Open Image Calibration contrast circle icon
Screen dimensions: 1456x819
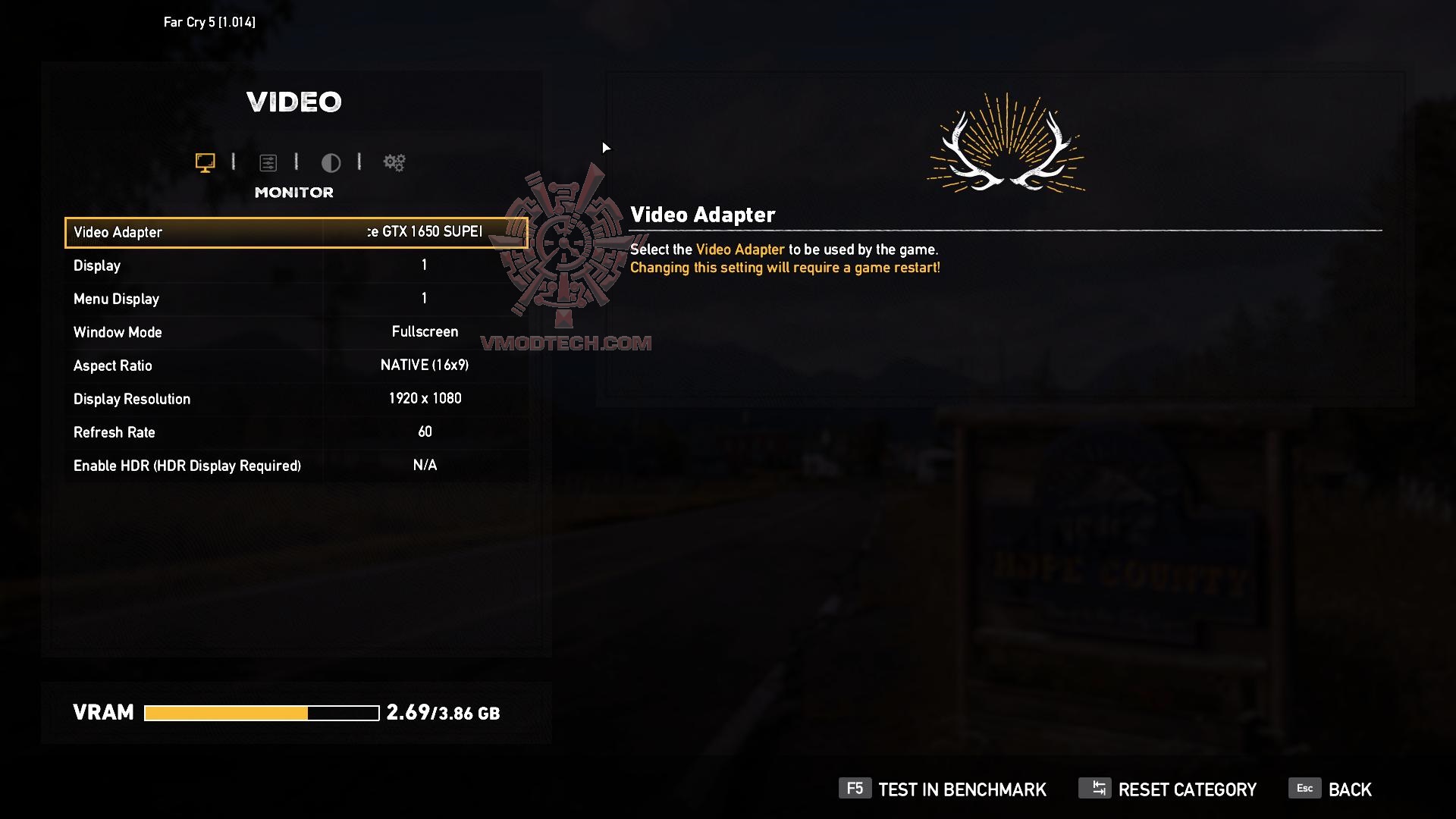(331, 162)
